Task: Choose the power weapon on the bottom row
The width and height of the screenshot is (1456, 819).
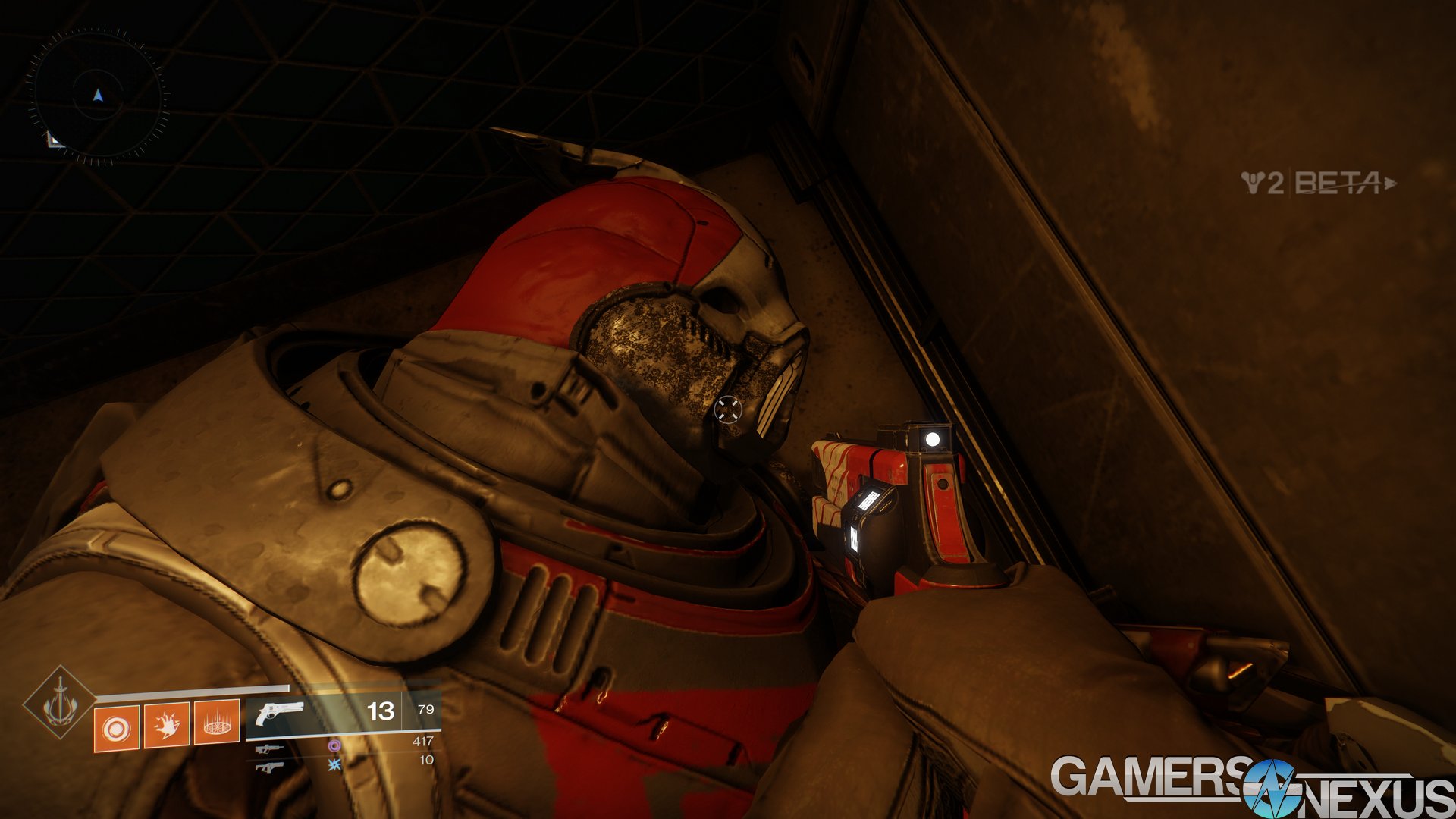Action: pyautogui.click(x=269, y=767)
